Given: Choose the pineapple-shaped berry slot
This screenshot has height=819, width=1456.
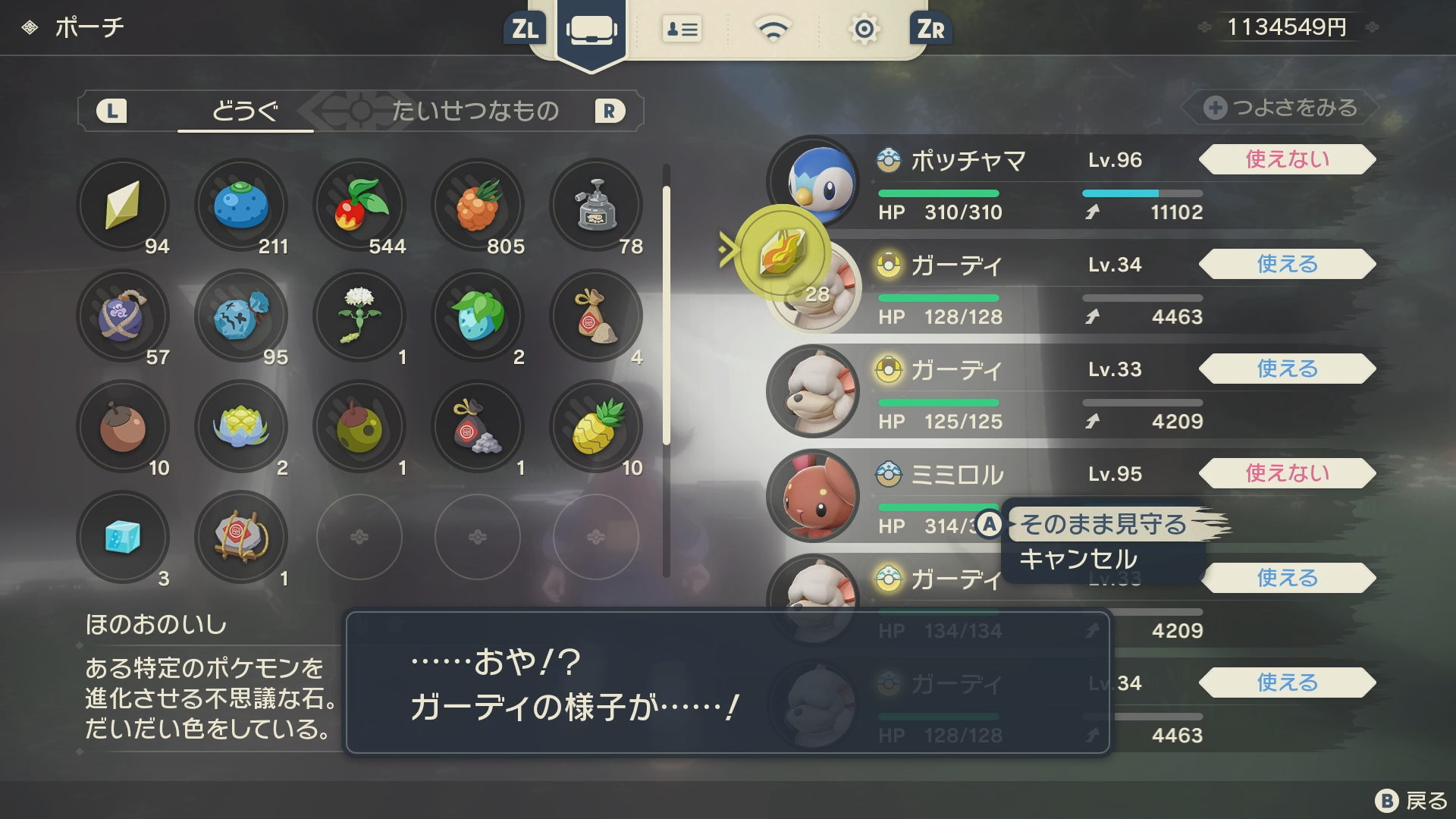Looking at the screenshot, I should [596, 427].
